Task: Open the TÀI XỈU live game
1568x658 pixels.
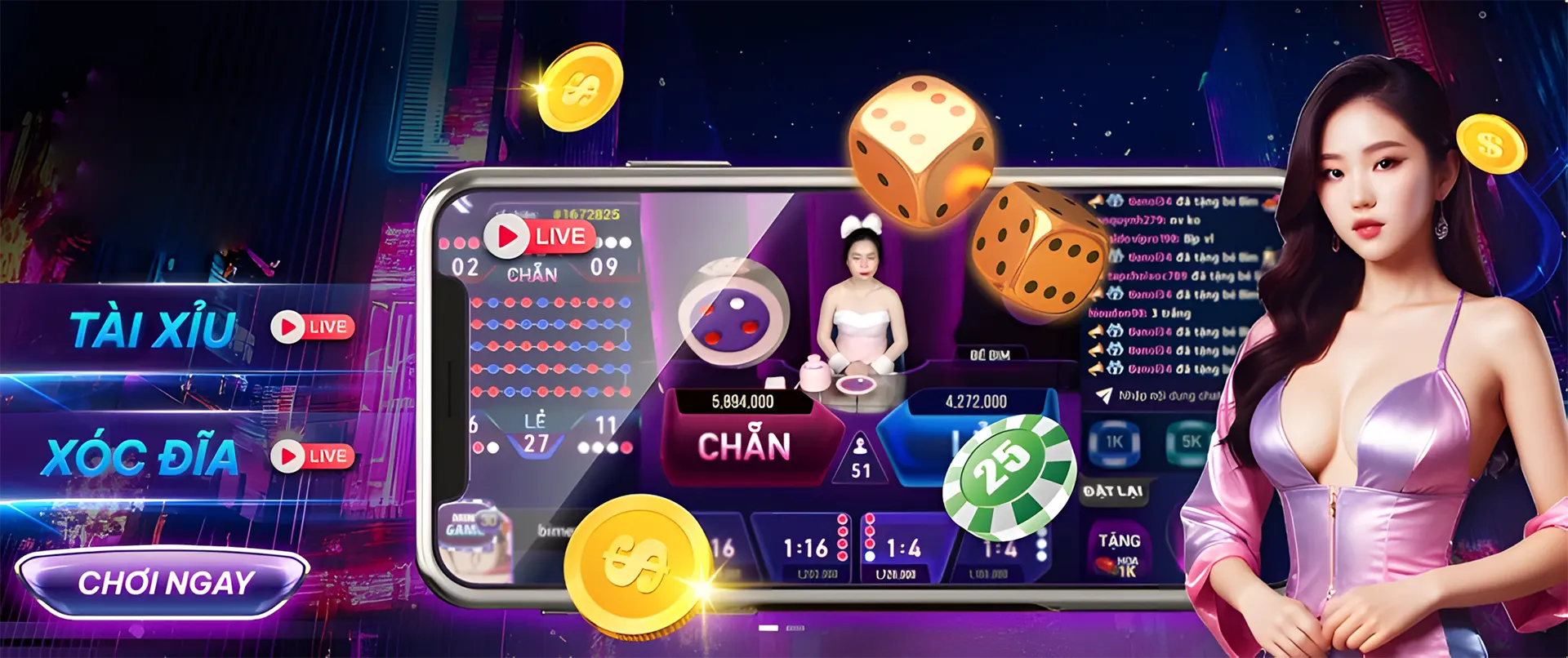Action: click(154, 329)
